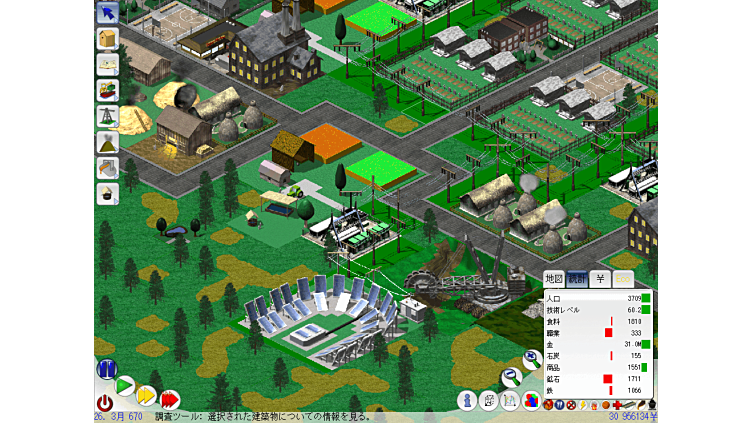Set simulation to red fastest speed

pos(170,399)
